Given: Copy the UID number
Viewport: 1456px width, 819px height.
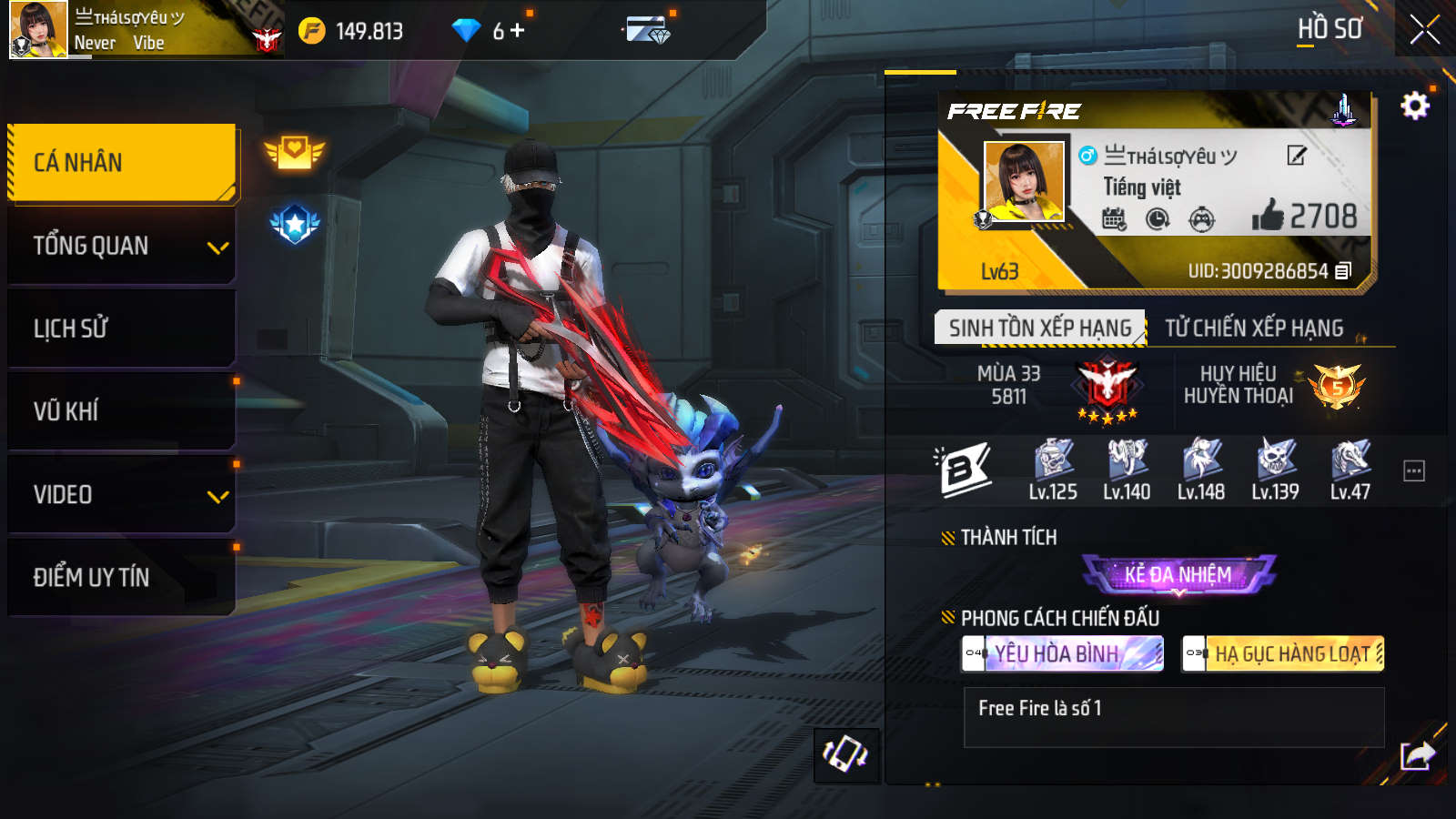Looking at the screenshot, I should [1343, 271].
